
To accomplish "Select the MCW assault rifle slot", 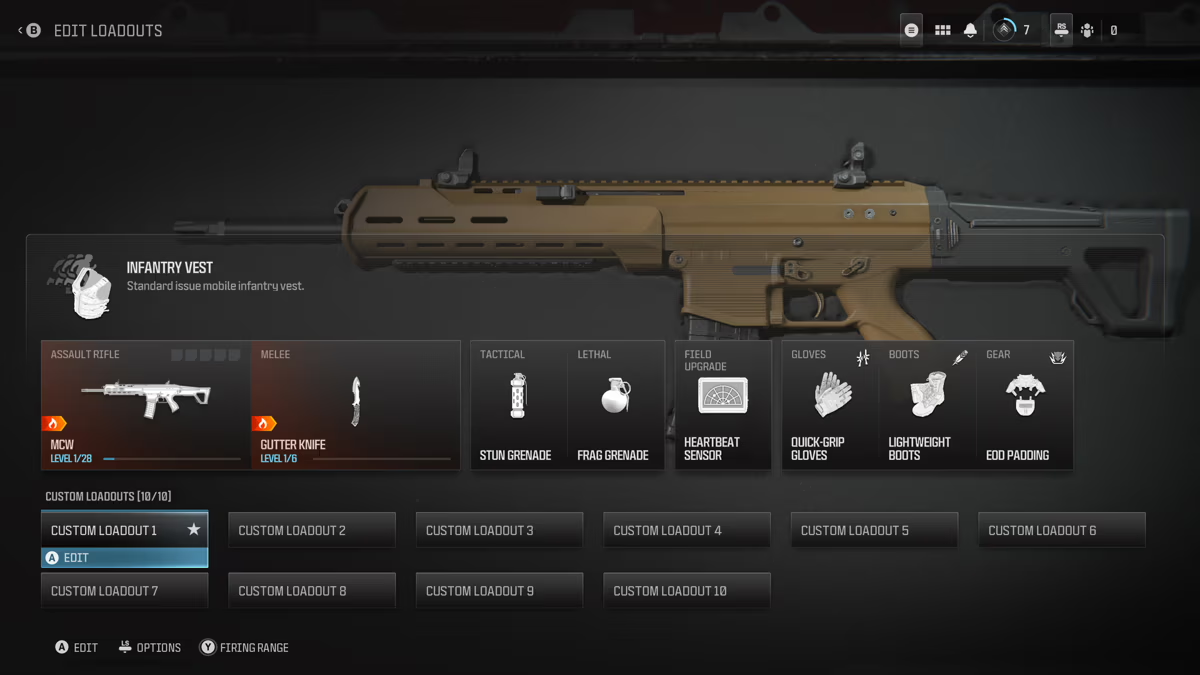I will click(146, 405).
